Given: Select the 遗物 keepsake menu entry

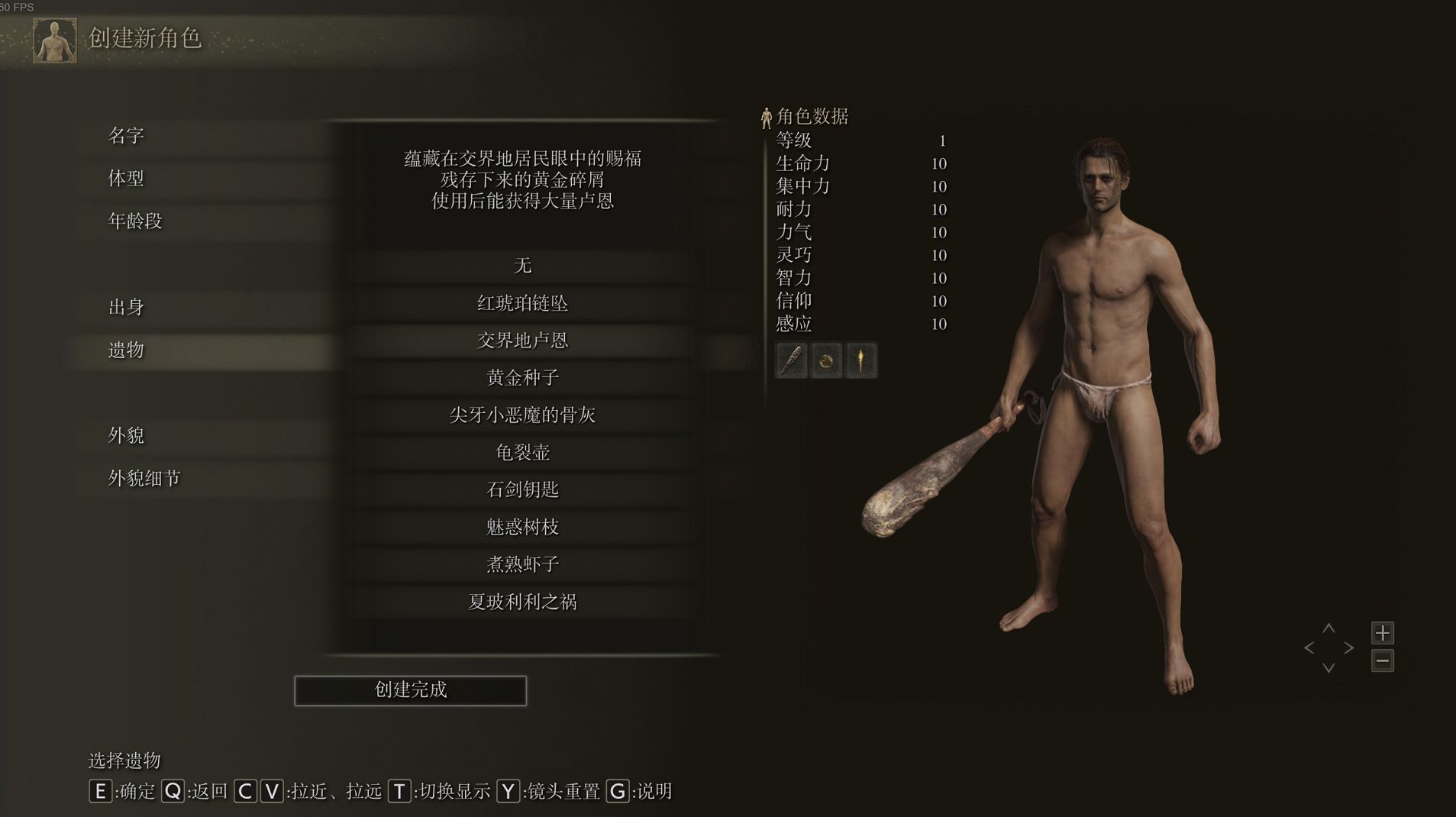Looking at the screenshot, I should 127,350.
